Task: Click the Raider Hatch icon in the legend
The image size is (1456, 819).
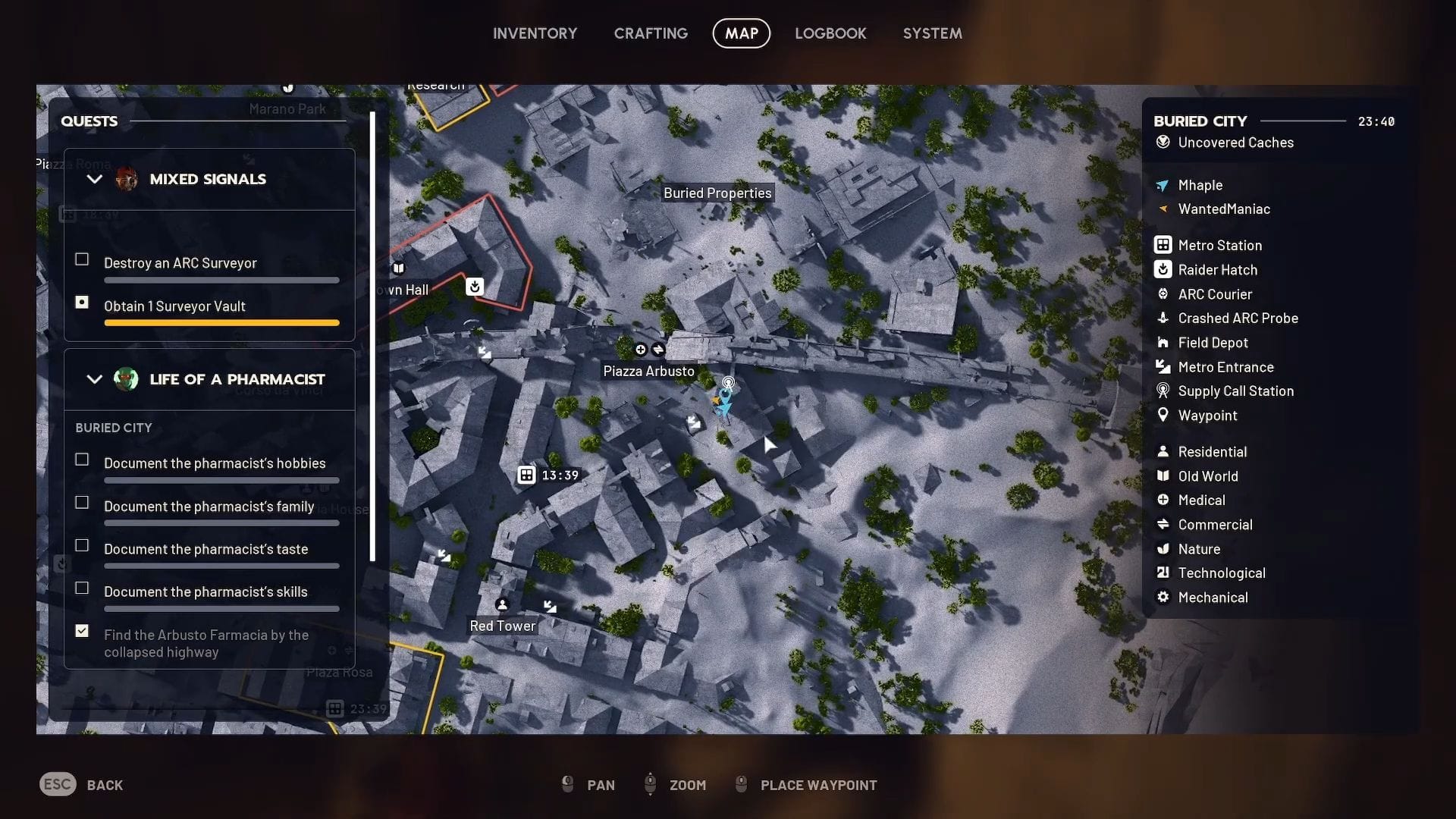Action: click(1163, 269)
